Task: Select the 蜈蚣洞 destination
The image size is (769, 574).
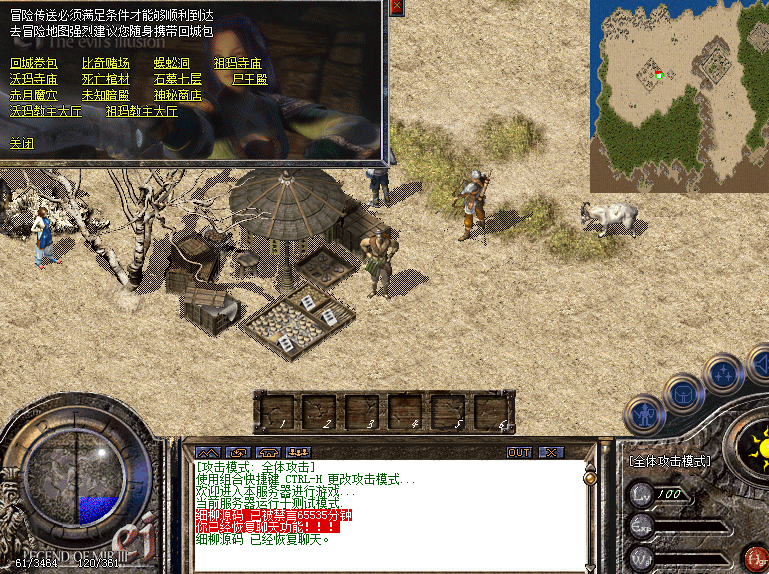Action: (x=171, y=63)
